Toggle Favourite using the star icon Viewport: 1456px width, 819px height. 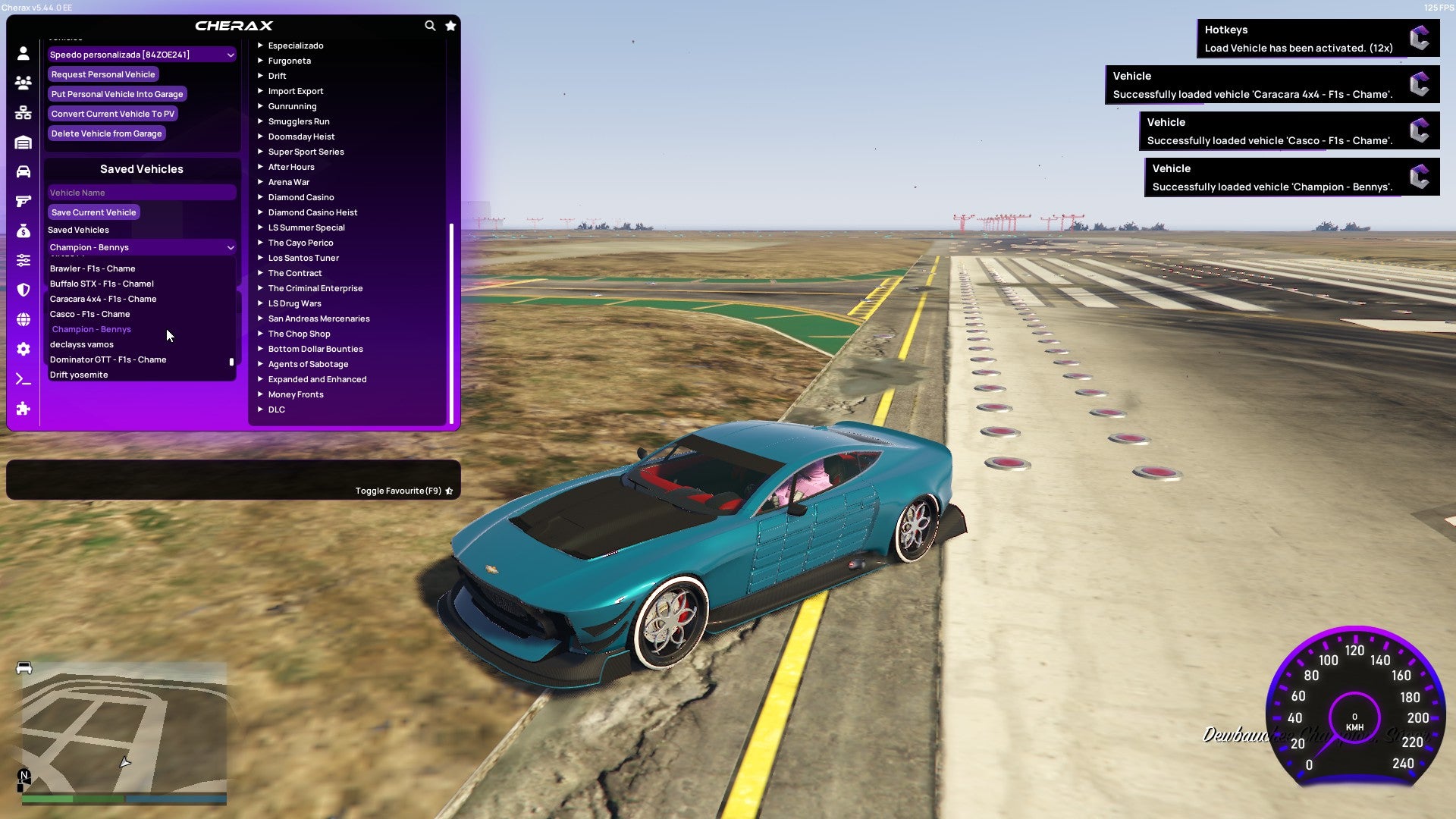click(449, 491)
